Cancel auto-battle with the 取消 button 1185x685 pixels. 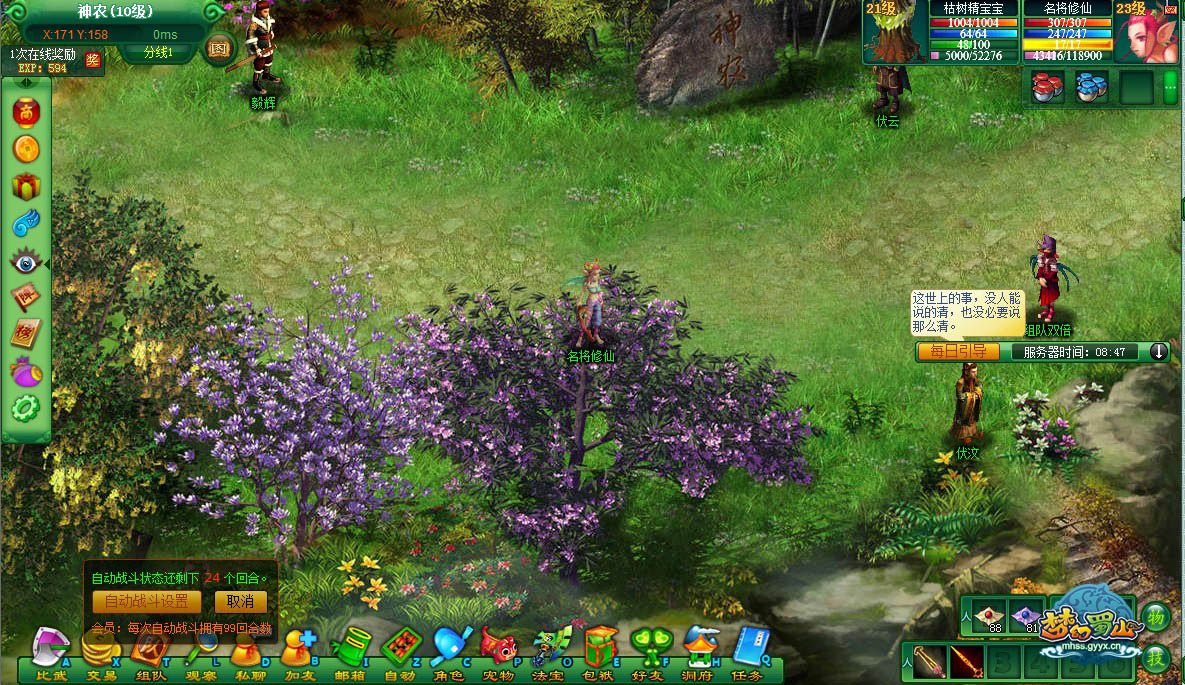(x=240, y=602)
